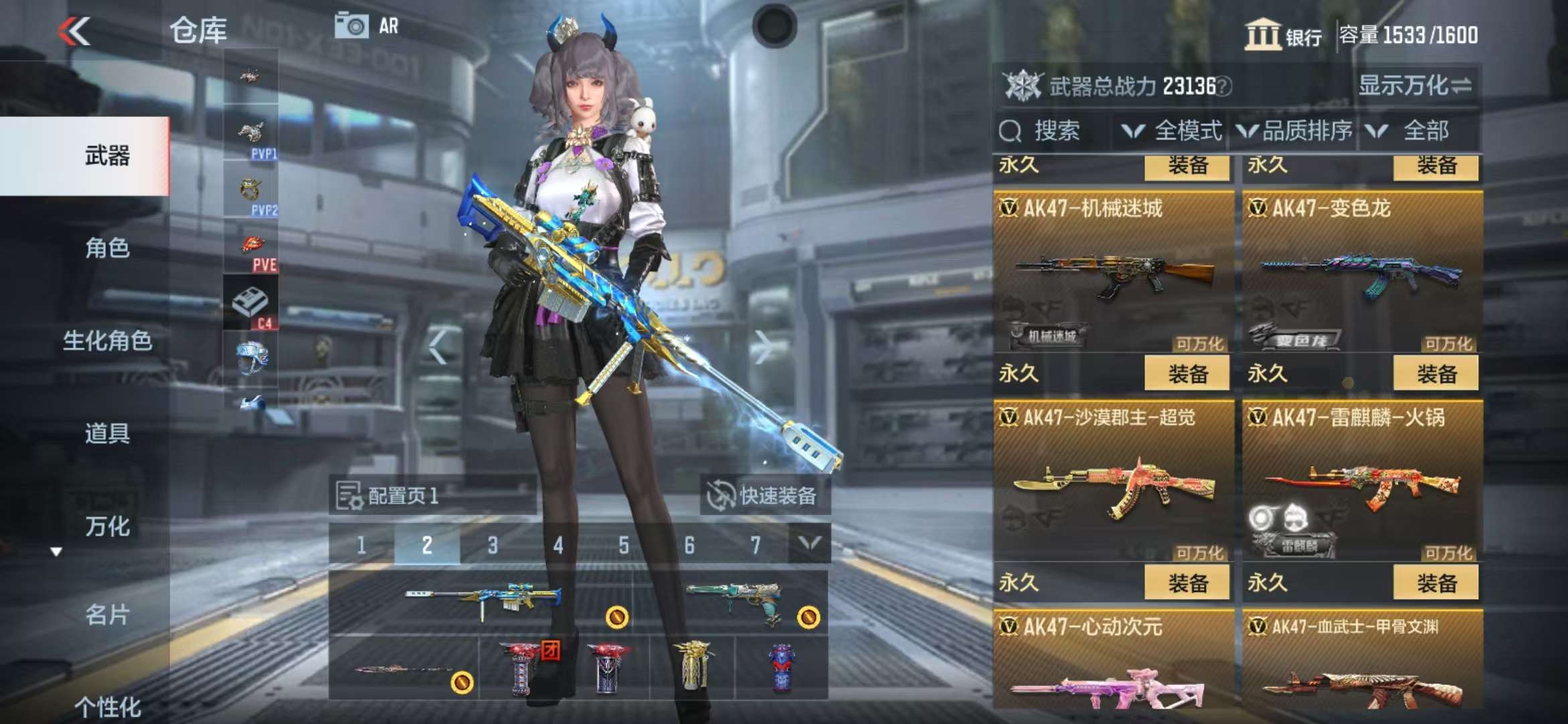Open the 名片 namecard category

[107, 614]
